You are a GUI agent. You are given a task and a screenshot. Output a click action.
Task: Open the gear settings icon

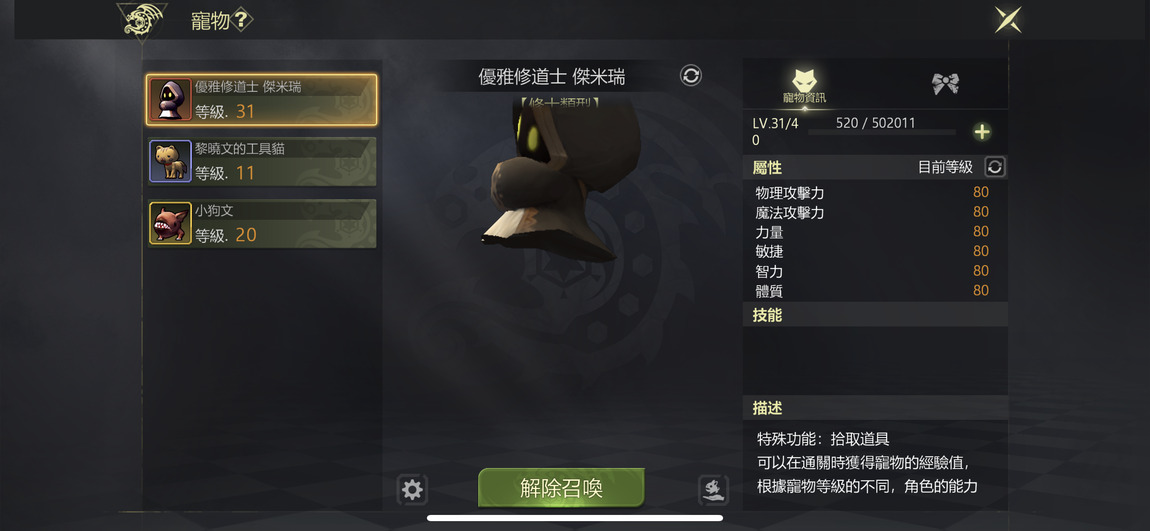412,489
